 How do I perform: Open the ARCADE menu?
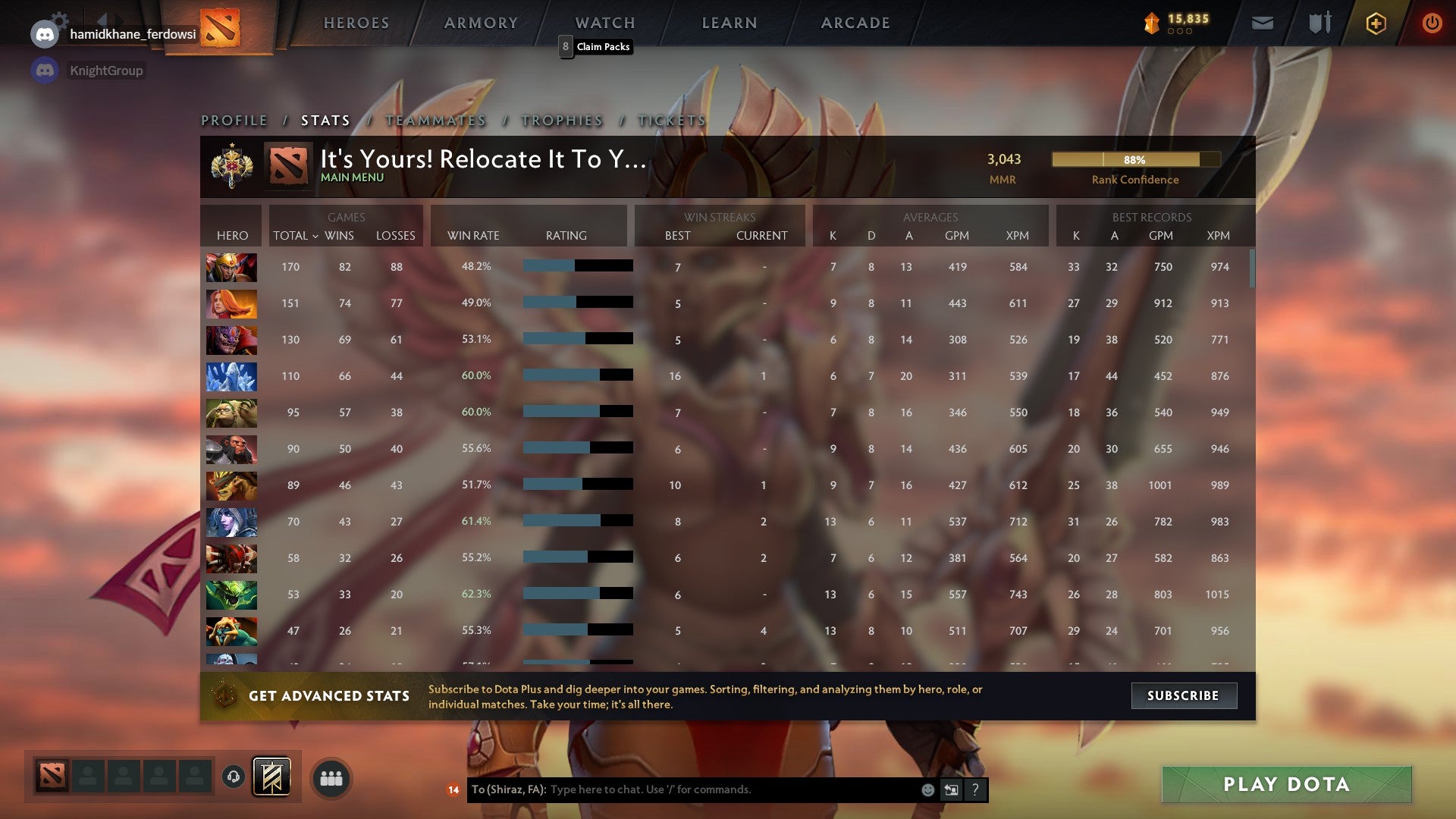(x=855, y=23)
